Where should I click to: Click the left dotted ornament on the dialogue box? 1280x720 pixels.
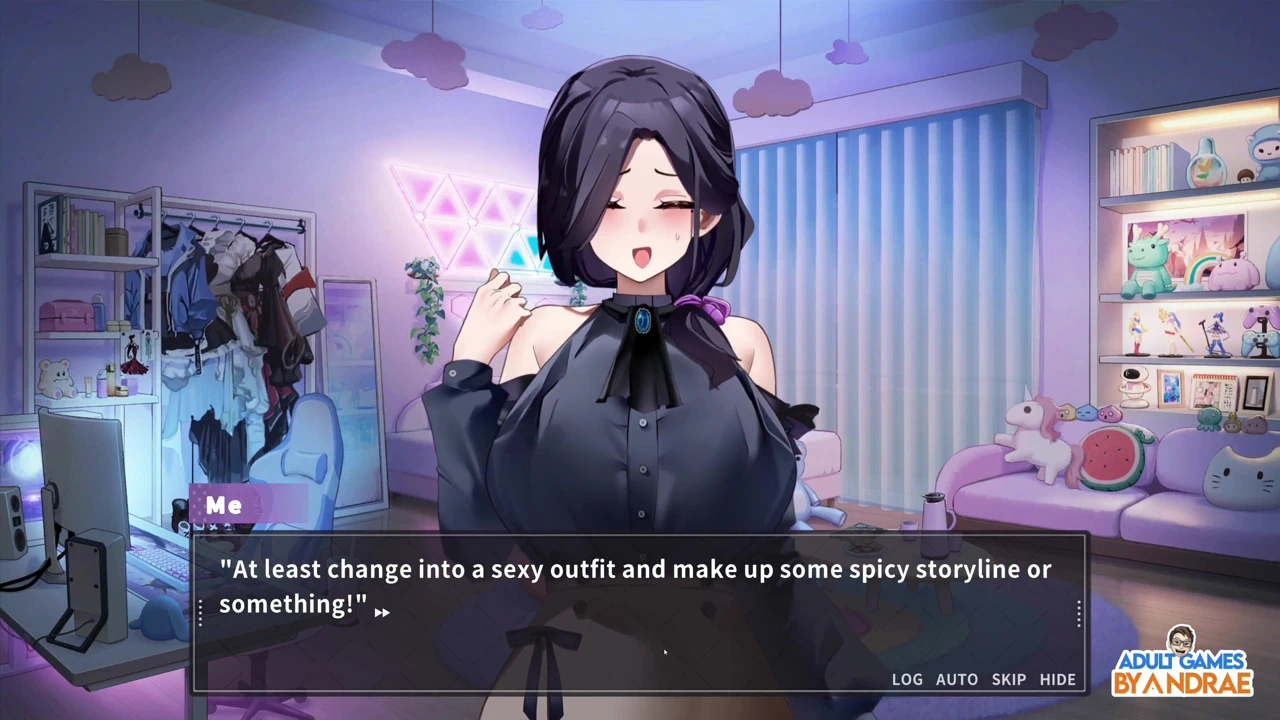(201, 612)
